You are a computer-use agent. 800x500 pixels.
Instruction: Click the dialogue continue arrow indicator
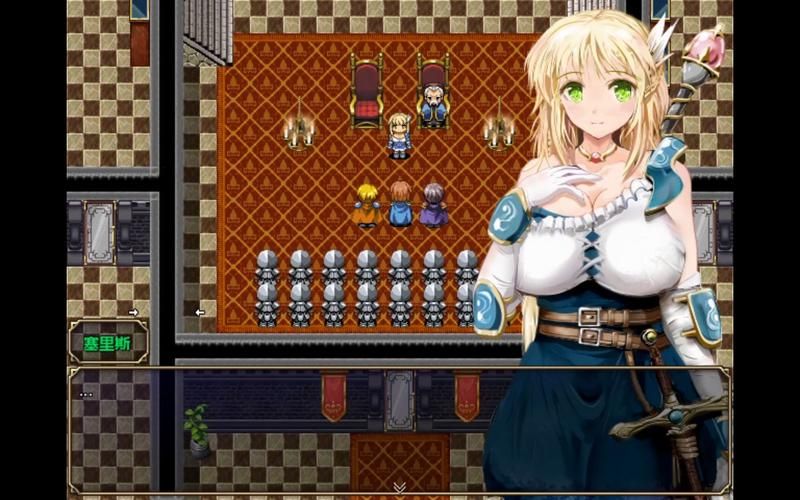tap(399, 487)
